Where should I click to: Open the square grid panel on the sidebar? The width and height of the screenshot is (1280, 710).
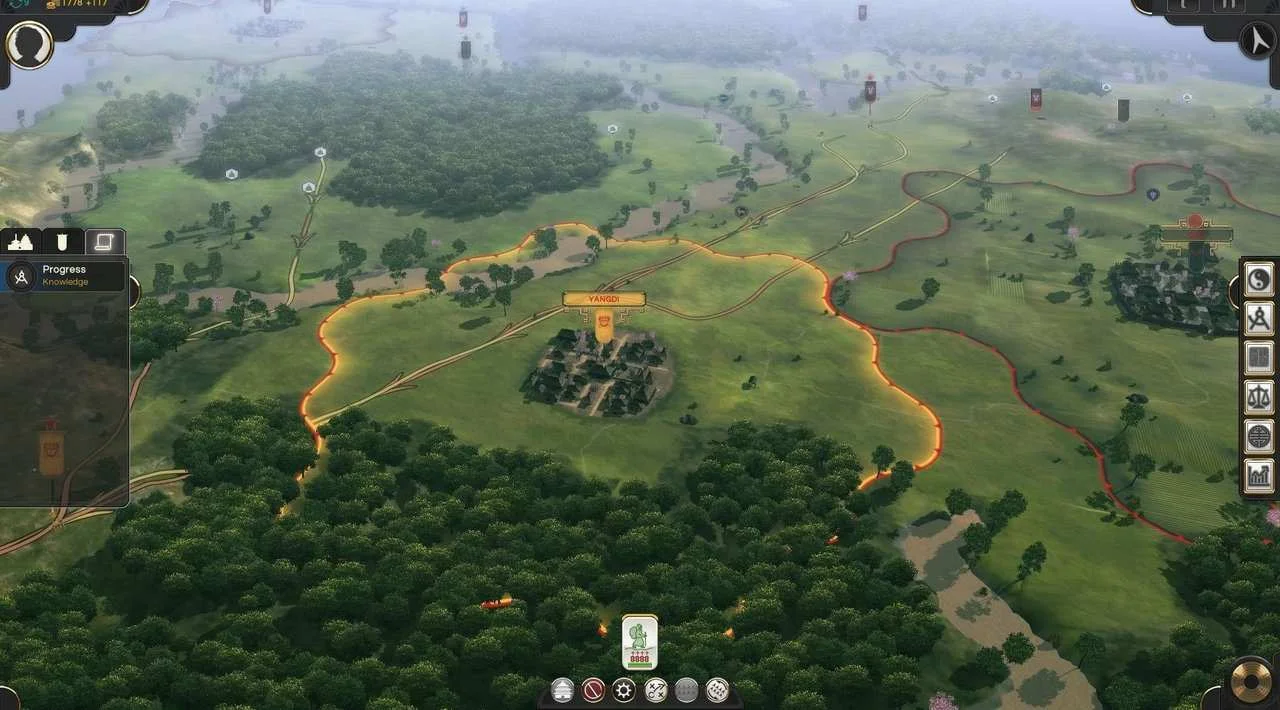pos(1258,358)
